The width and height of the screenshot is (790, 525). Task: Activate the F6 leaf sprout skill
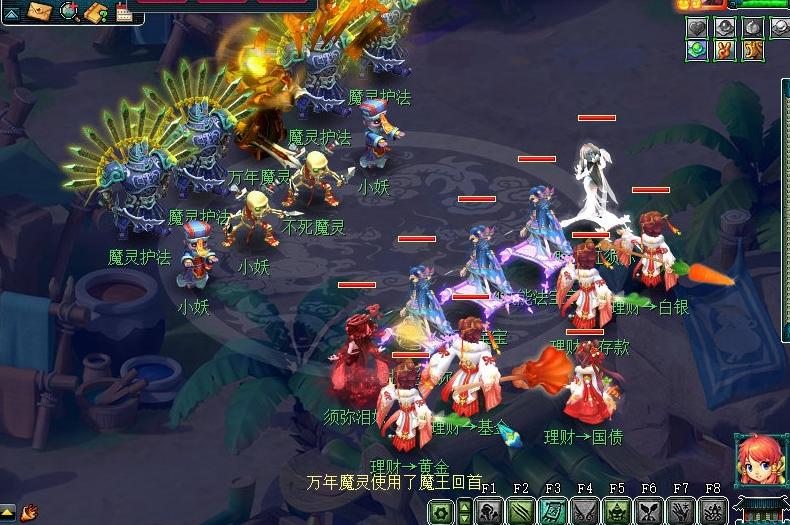point(649,512)
